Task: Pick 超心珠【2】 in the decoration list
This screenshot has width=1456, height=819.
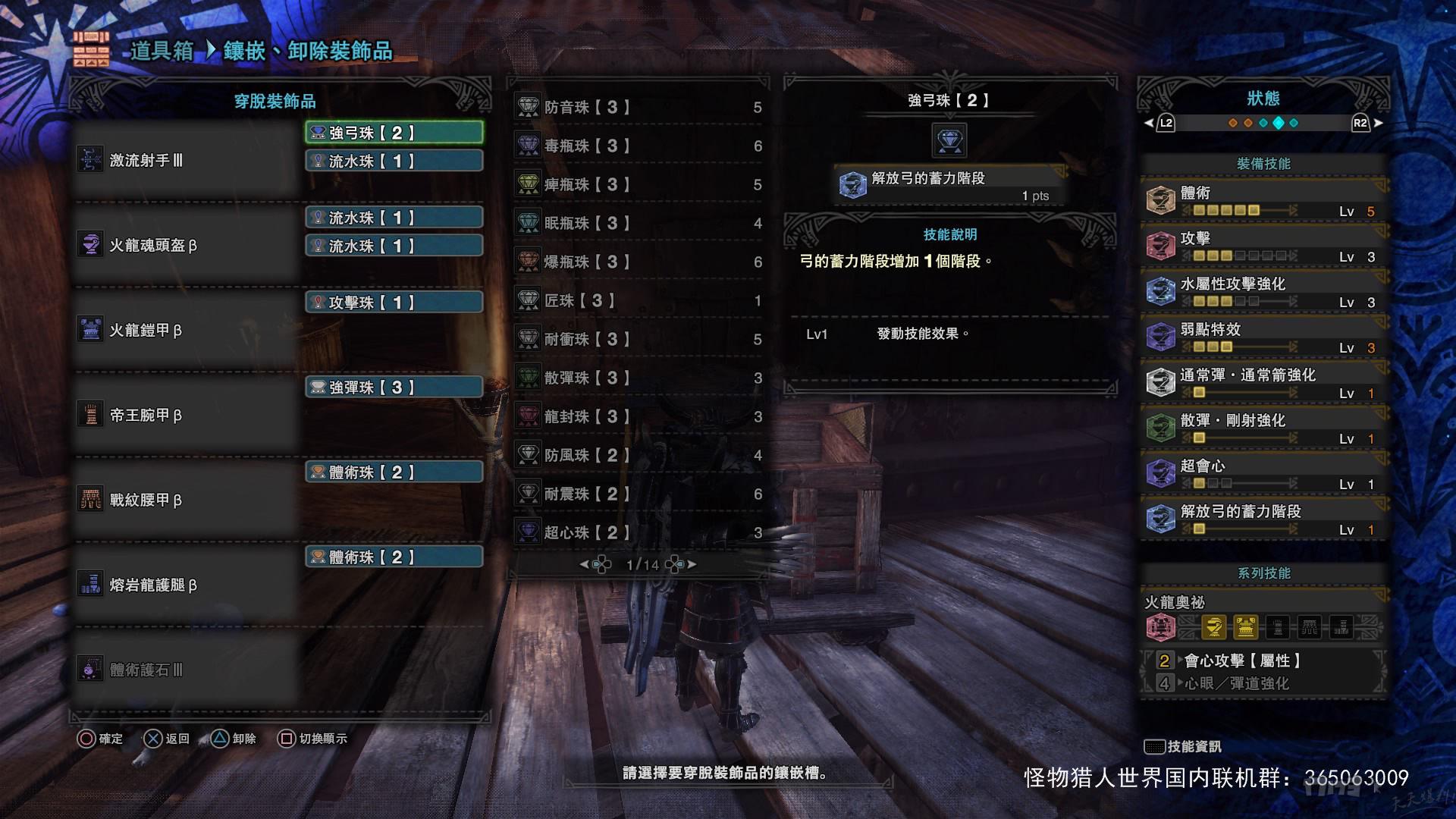Action: 639,532
